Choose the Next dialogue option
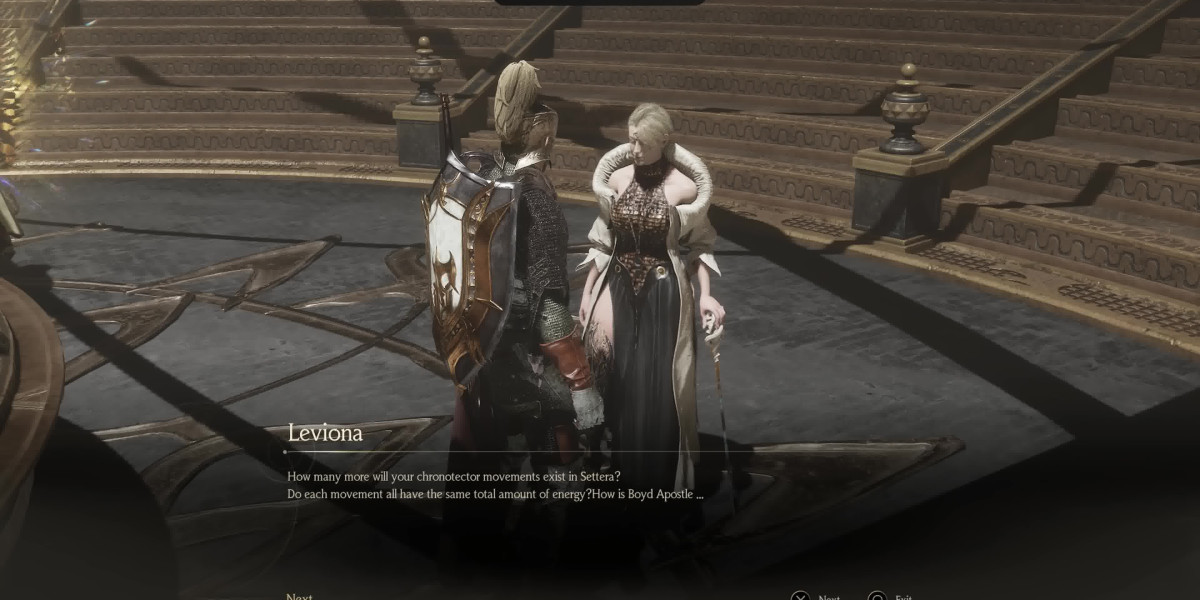This screenshot has width=1200, height=600. tap(299, 596)
